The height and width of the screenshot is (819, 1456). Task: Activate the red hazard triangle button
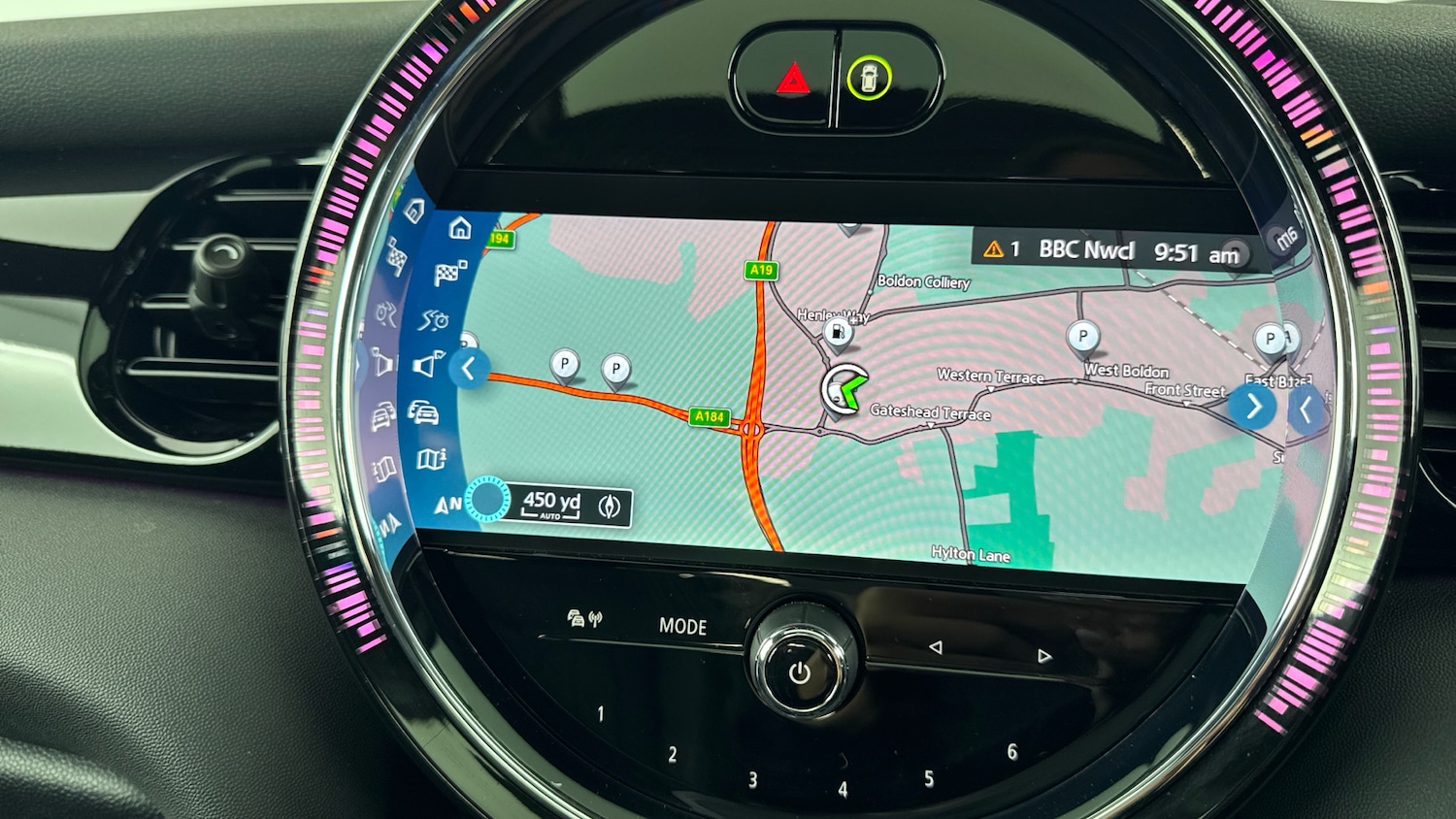[792, 78]
